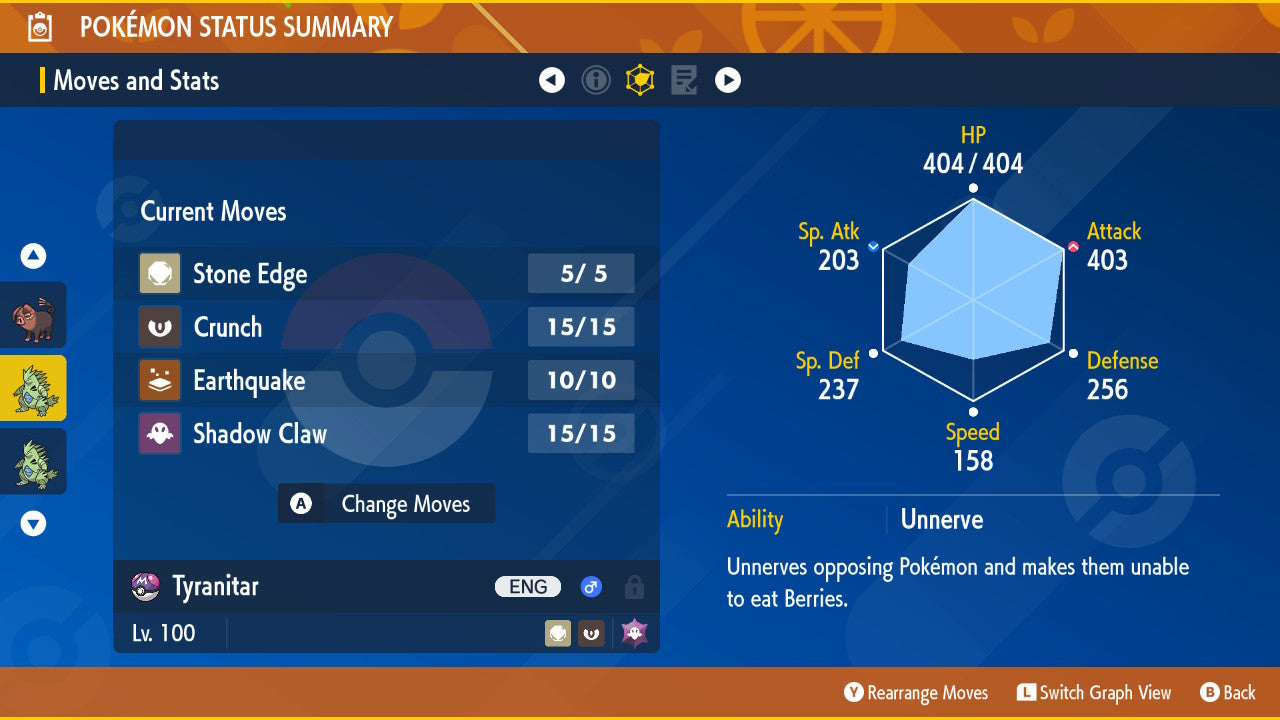Switch Graph View of stats
The width and height of the screenshot is (1280, 720).
coord(1094,693)
